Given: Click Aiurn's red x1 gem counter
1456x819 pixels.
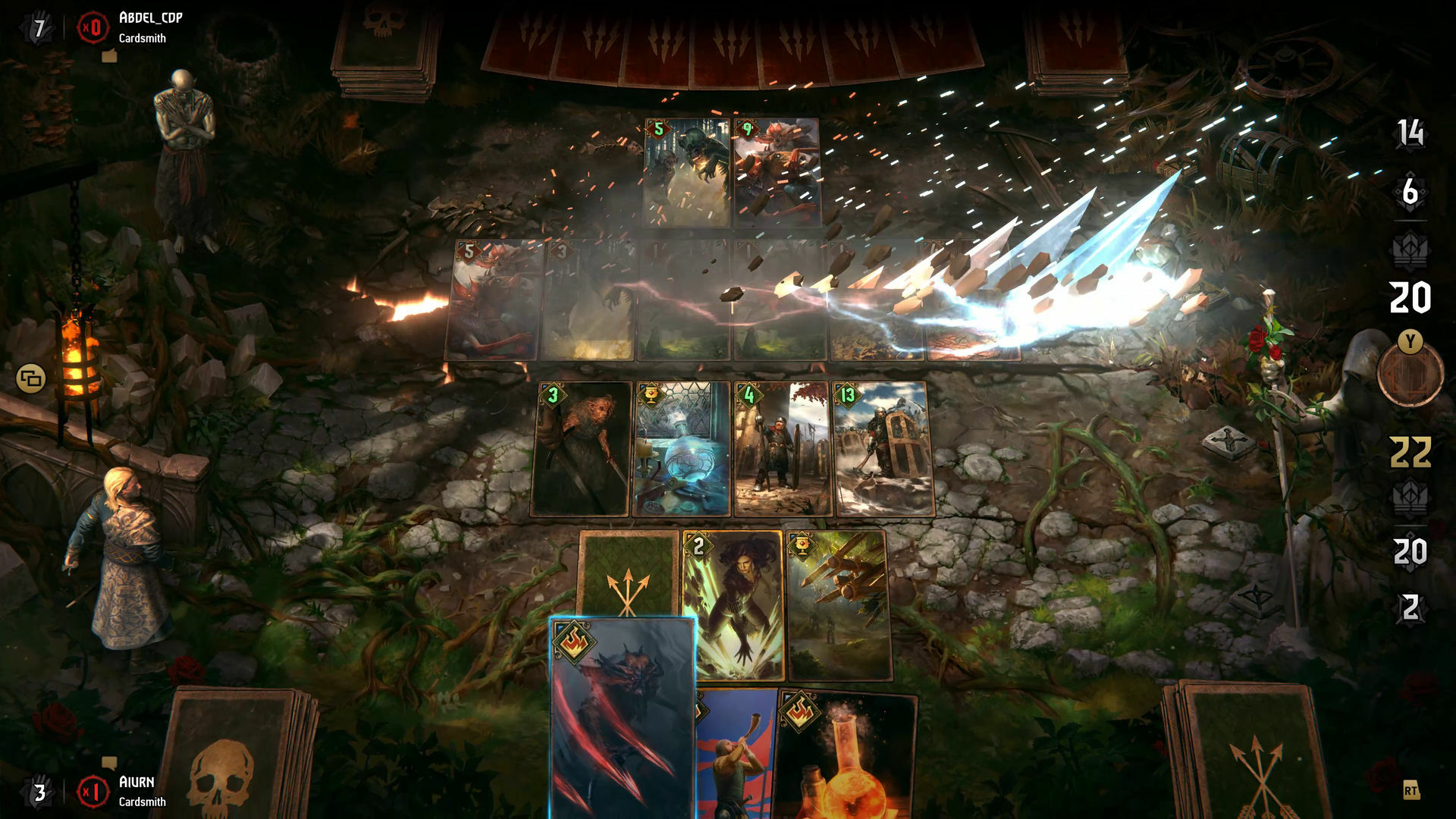Looking at the screenshot, I should (93, 791).
